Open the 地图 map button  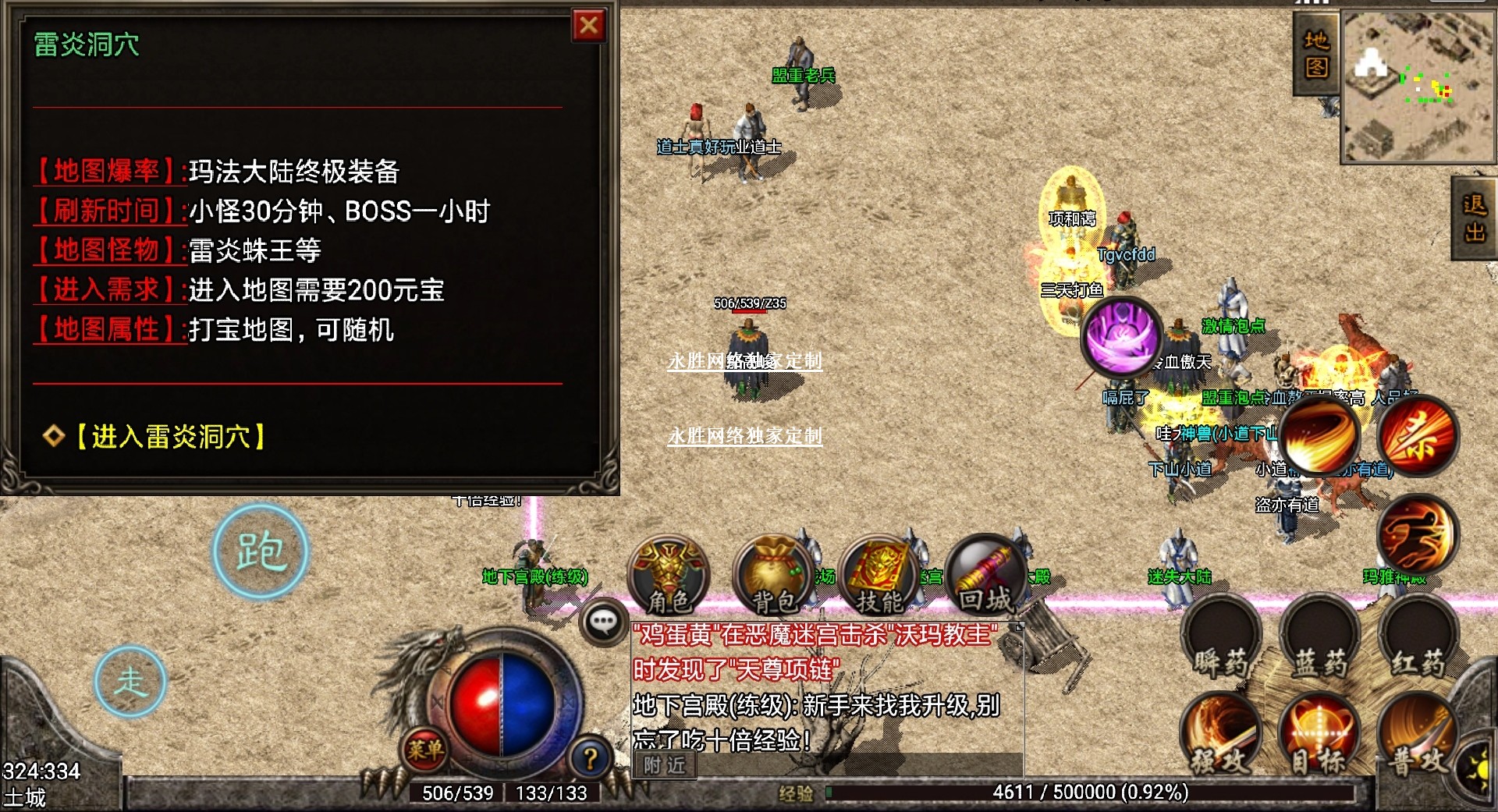point(1315,53)
